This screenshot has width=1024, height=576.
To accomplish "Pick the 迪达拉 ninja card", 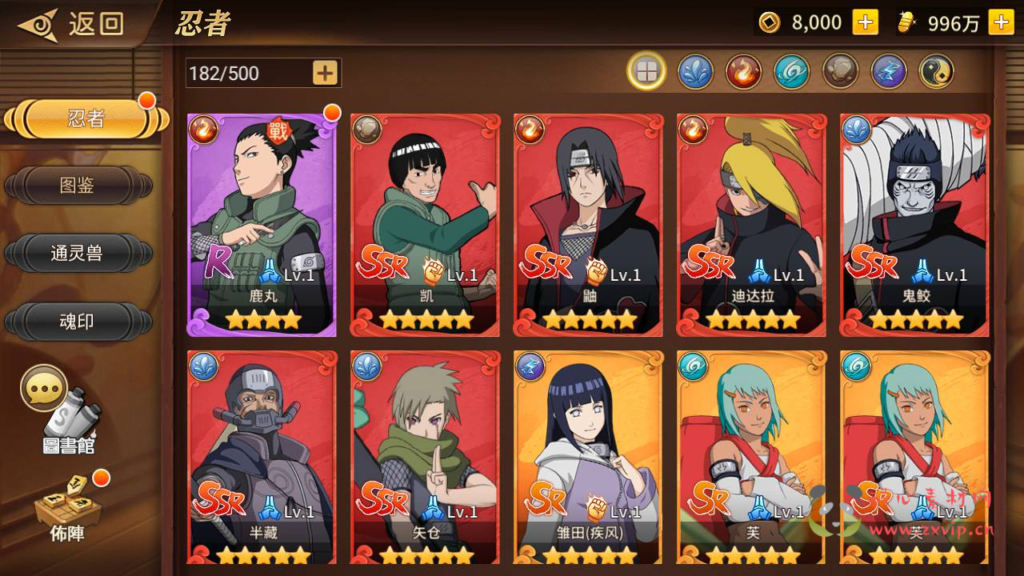I will click(x=752, y=224).
